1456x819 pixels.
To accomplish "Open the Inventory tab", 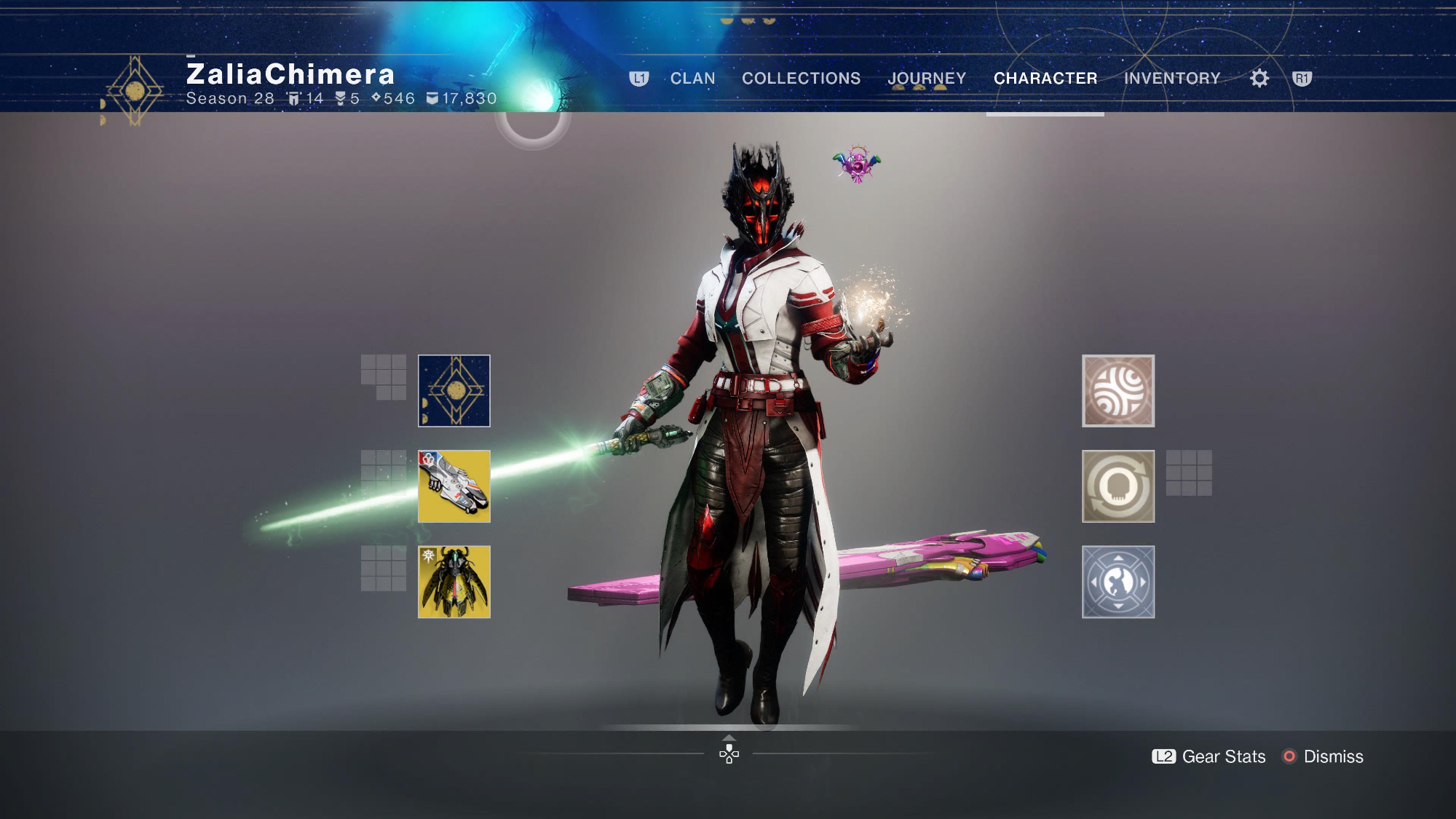I will tap(1172, 79).
